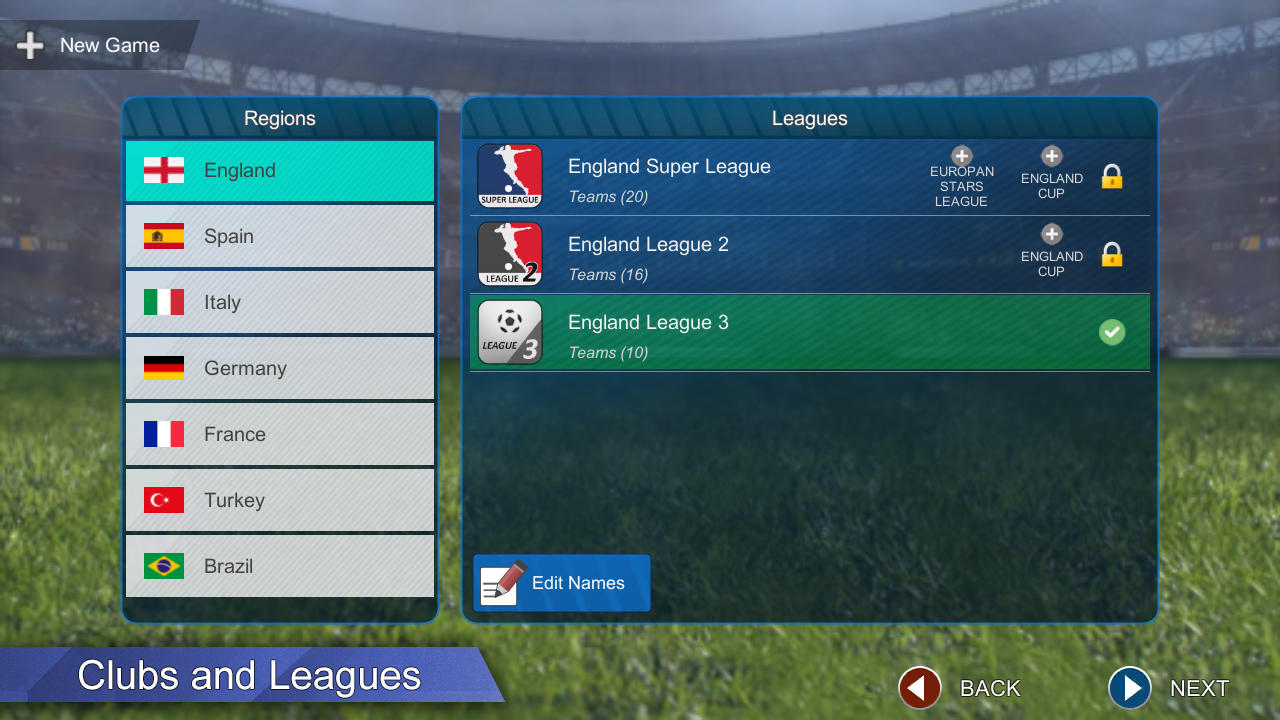The width and height of the screenshot is (1280, 720).
Task: Click the red Back arrow icon
Action: pos(919,688)
